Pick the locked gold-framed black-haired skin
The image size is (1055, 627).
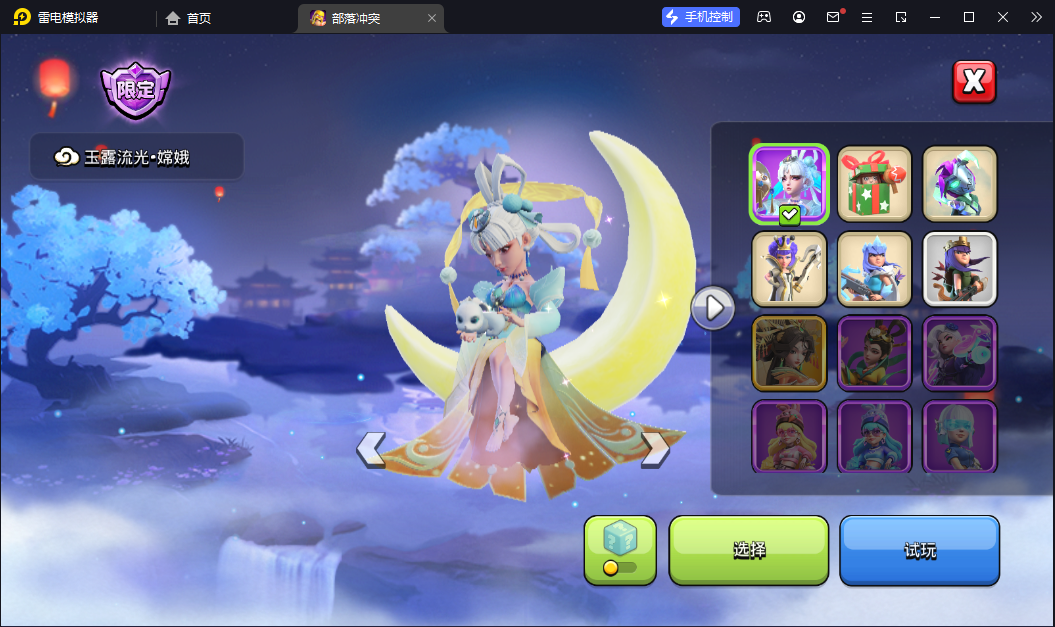(x=790, y=353)
